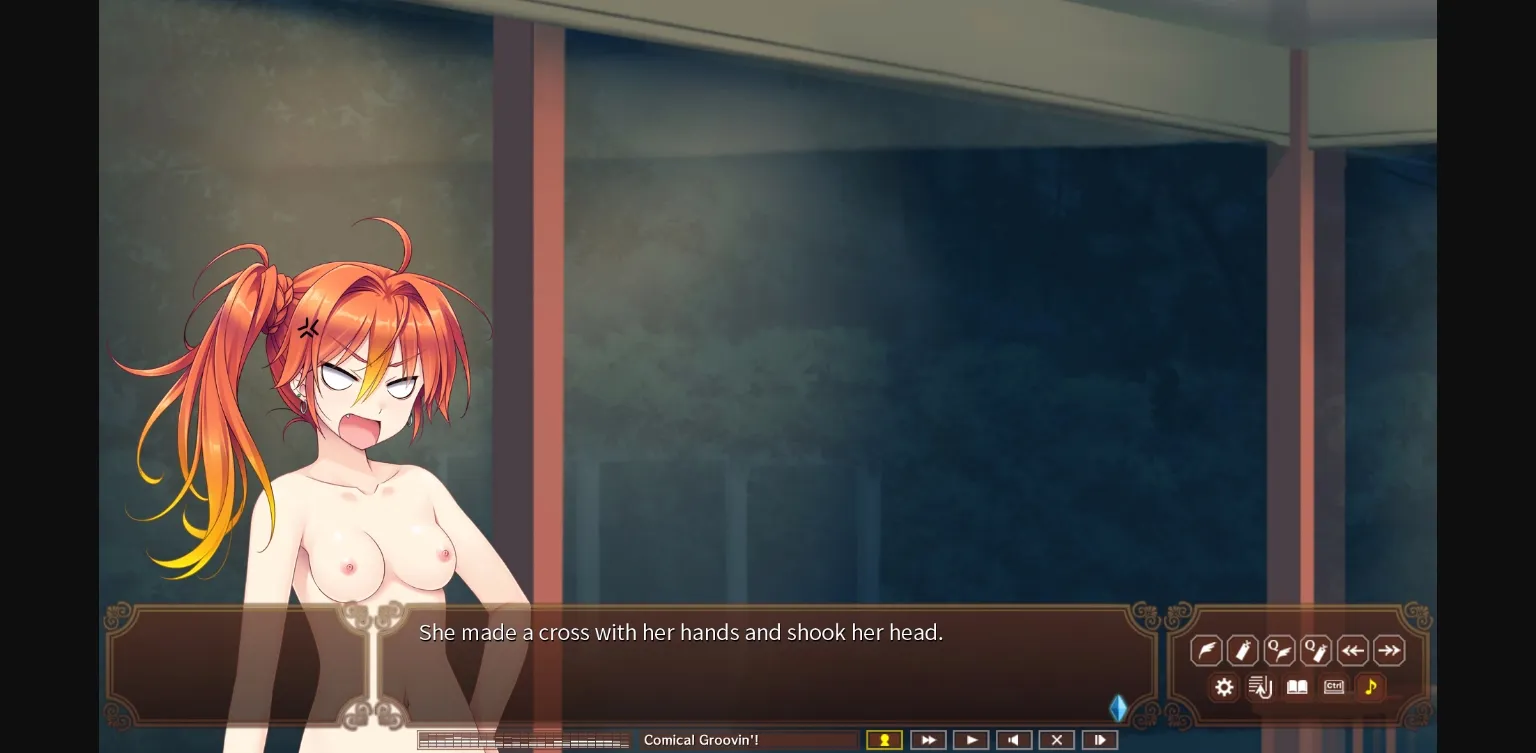Hide the text box using the X button
1536x753 pixels.
pyautogui.click(x=1057, y=739)
